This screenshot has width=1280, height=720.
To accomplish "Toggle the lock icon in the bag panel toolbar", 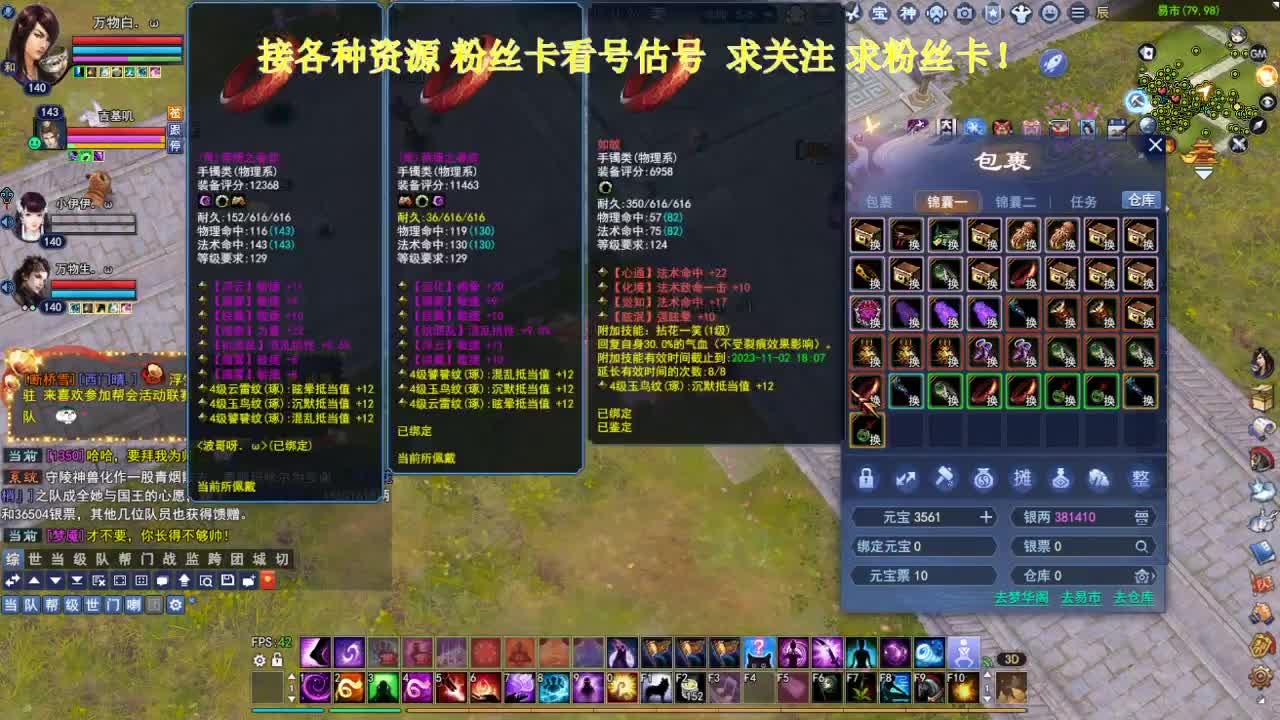I will [x=866, y=479].
